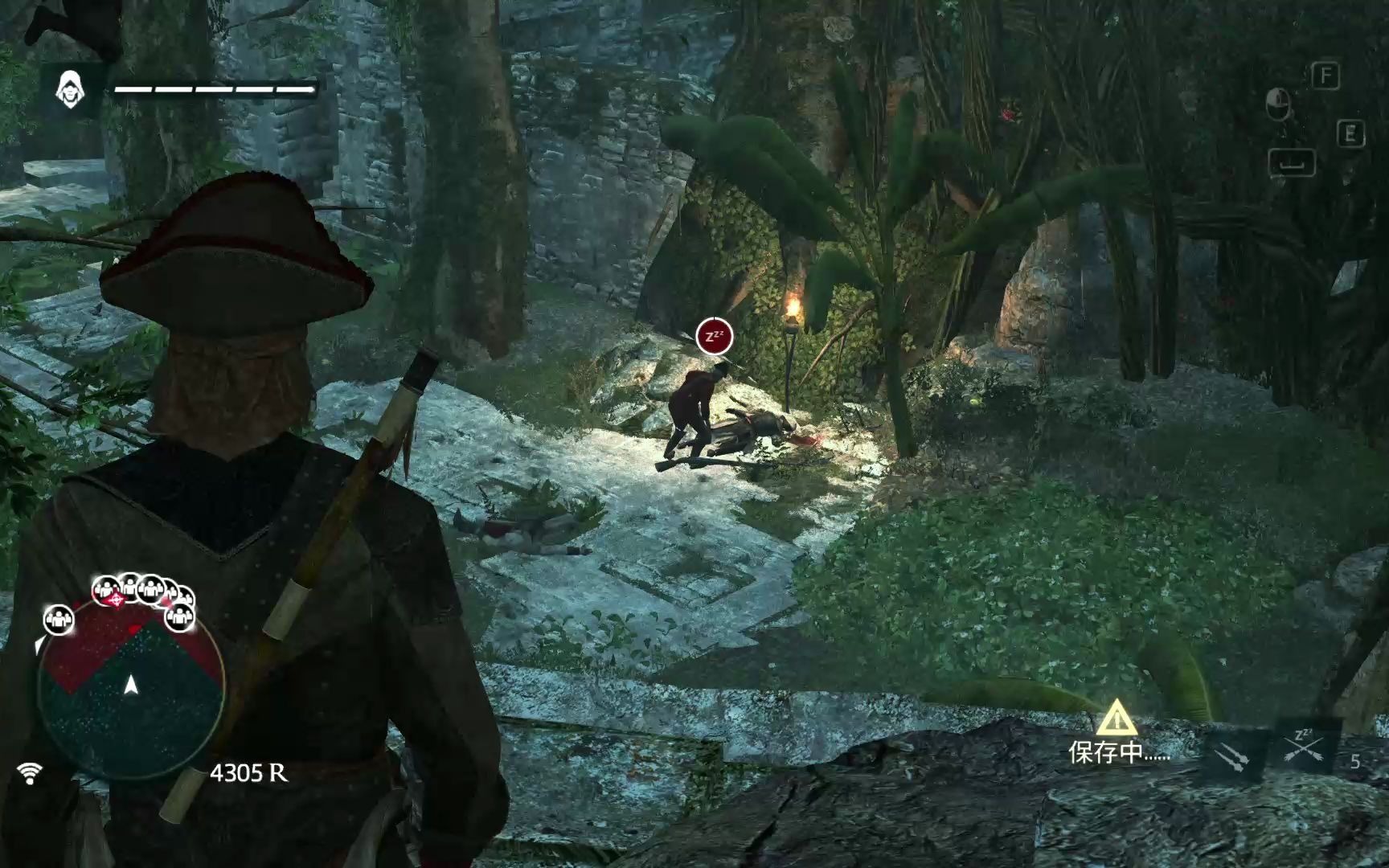Click the red crosshair target marker on minimap
Image resolution: width=1389 pixels, height=868 pixels.
[x=117, y=600]
